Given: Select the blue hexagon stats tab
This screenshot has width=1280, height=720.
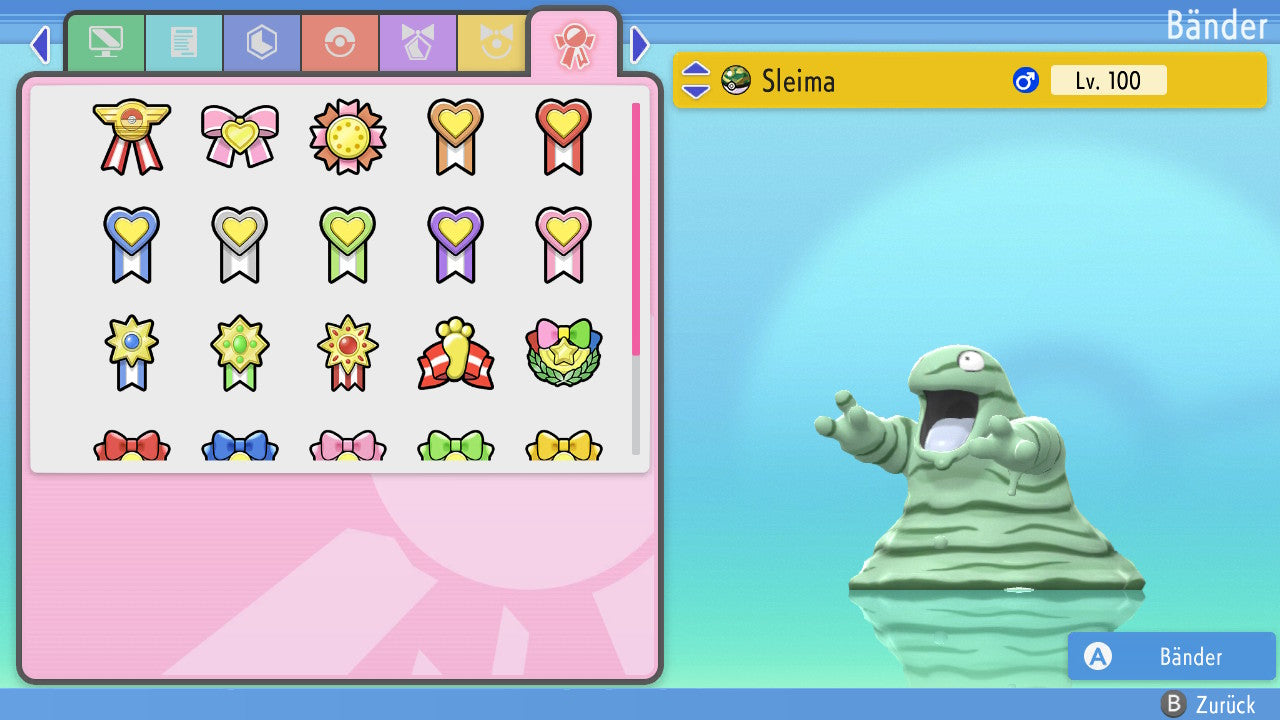Looking at the screenshot, I should (262, 43).
